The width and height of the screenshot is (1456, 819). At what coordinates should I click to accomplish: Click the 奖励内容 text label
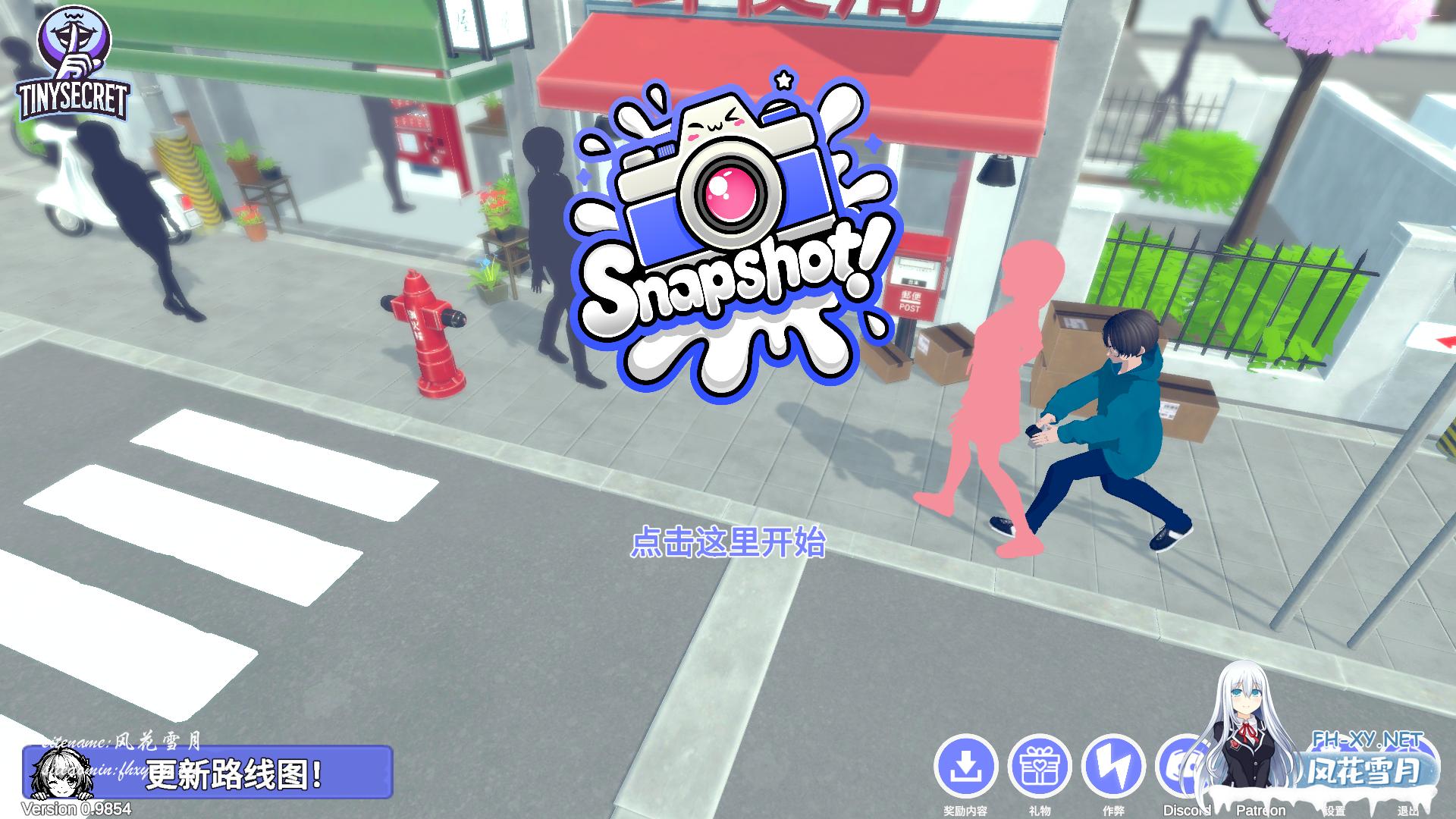pos(968,809)
